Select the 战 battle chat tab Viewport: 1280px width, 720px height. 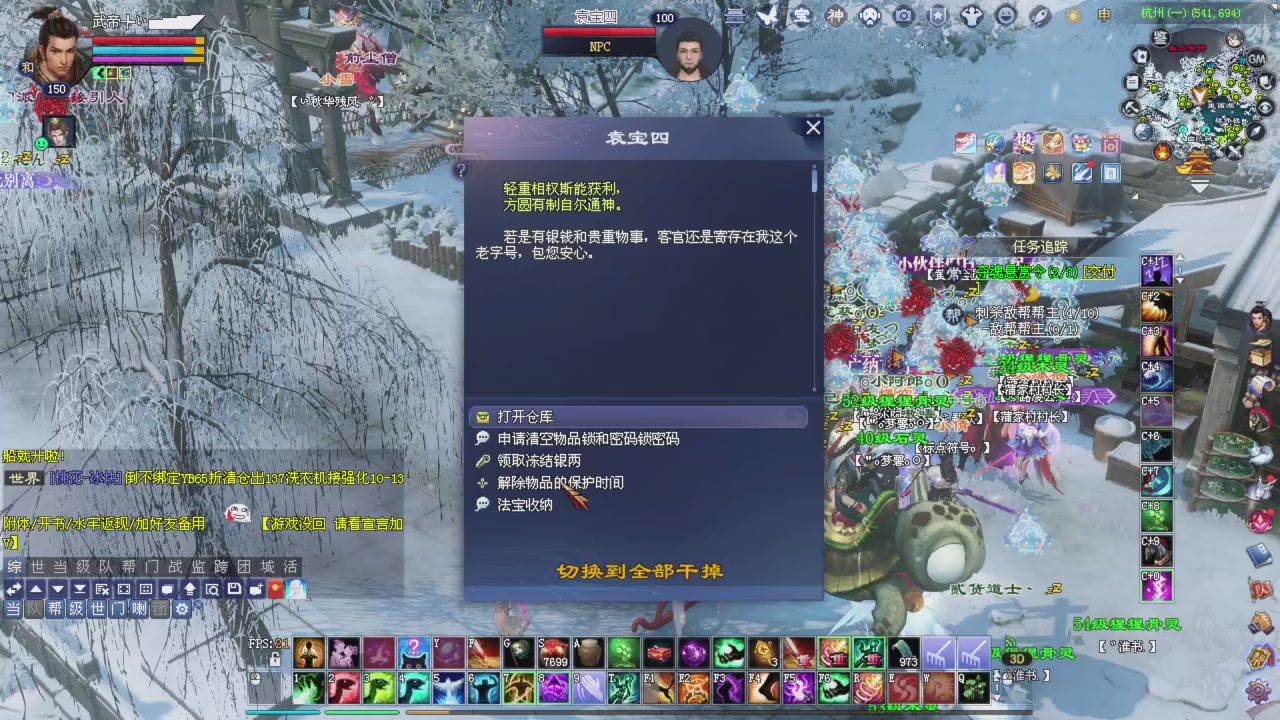click(x=175, y=568)
